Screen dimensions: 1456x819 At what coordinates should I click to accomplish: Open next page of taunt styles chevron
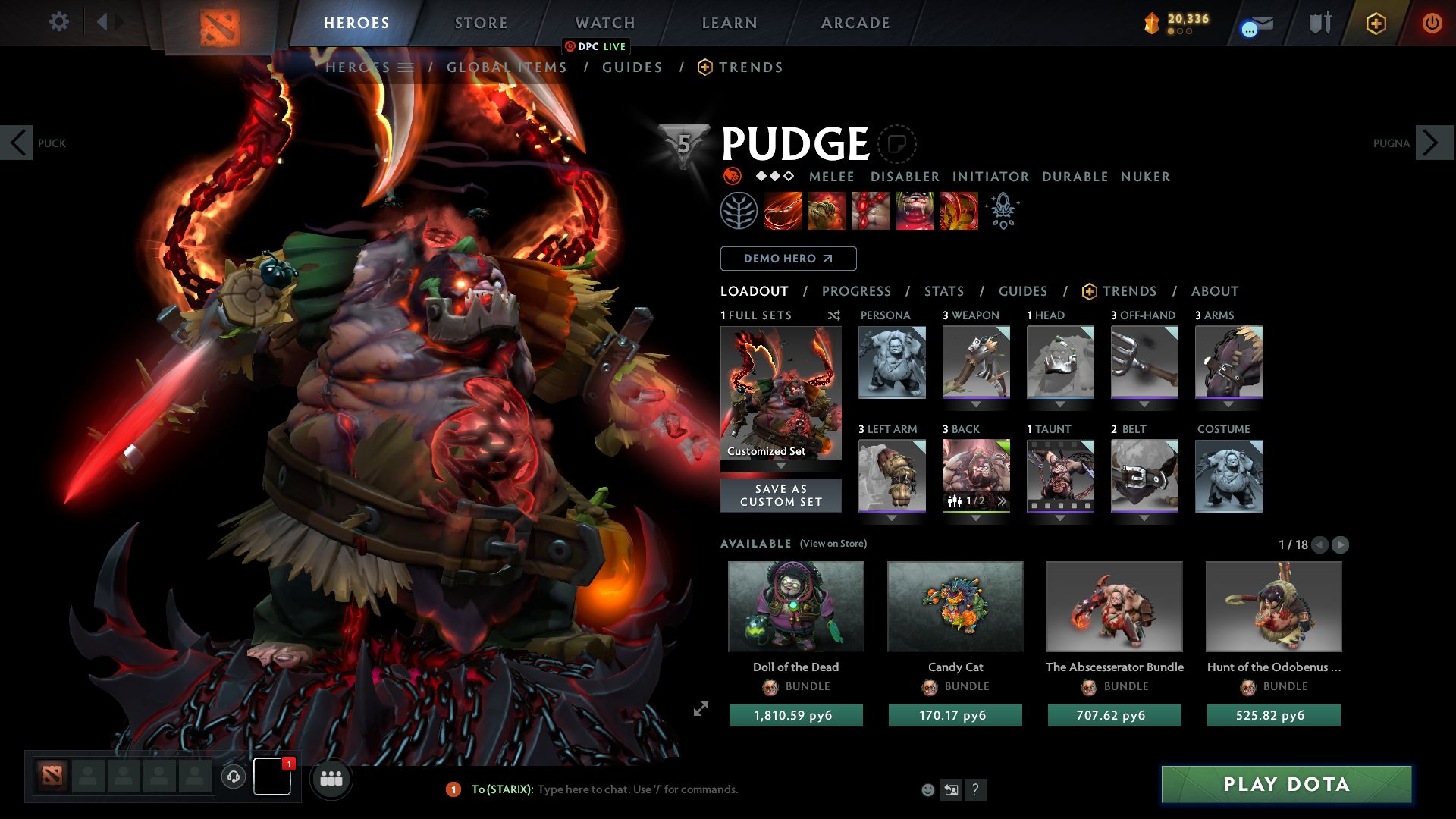click(x=1001, y=500)
